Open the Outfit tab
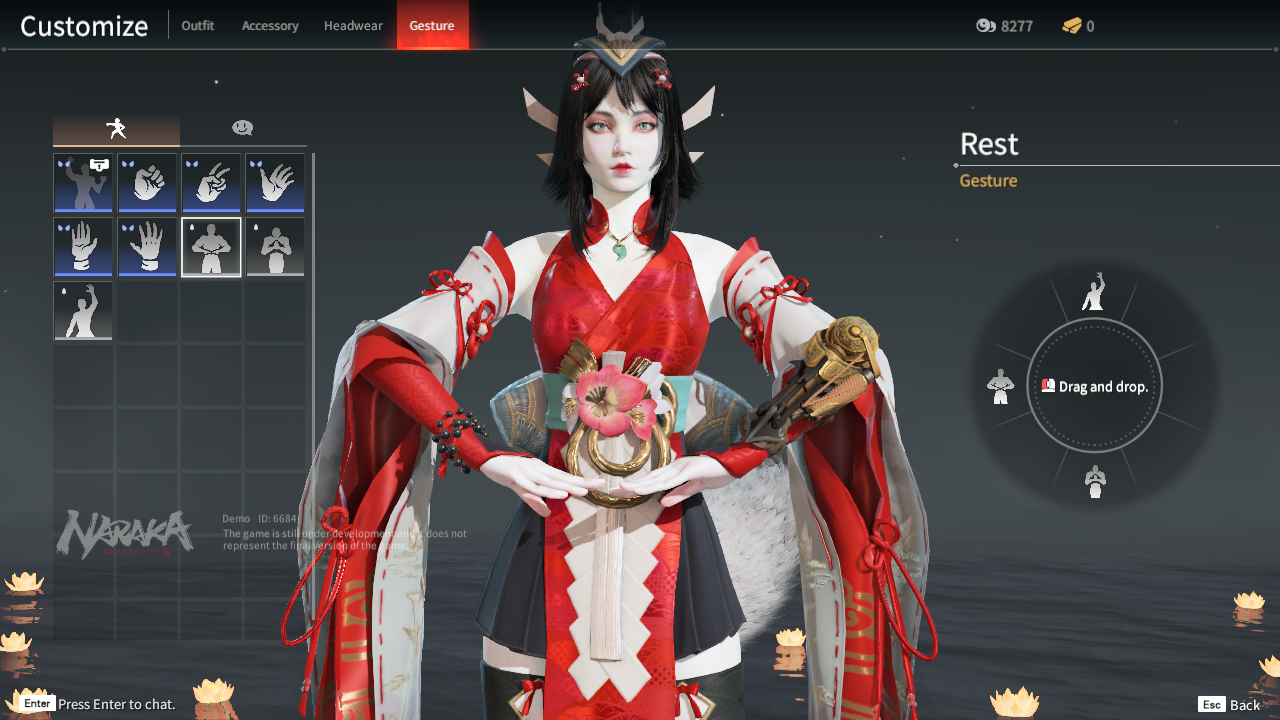The image size is (1280, 720). [197, 25]
